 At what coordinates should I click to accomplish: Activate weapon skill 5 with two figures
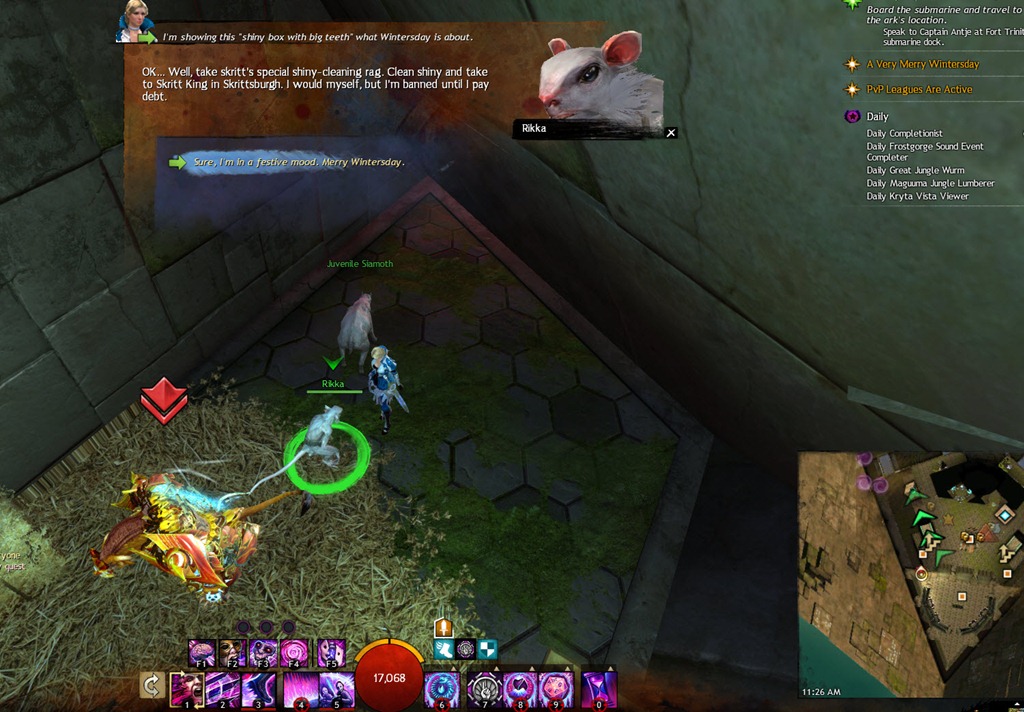335,689
